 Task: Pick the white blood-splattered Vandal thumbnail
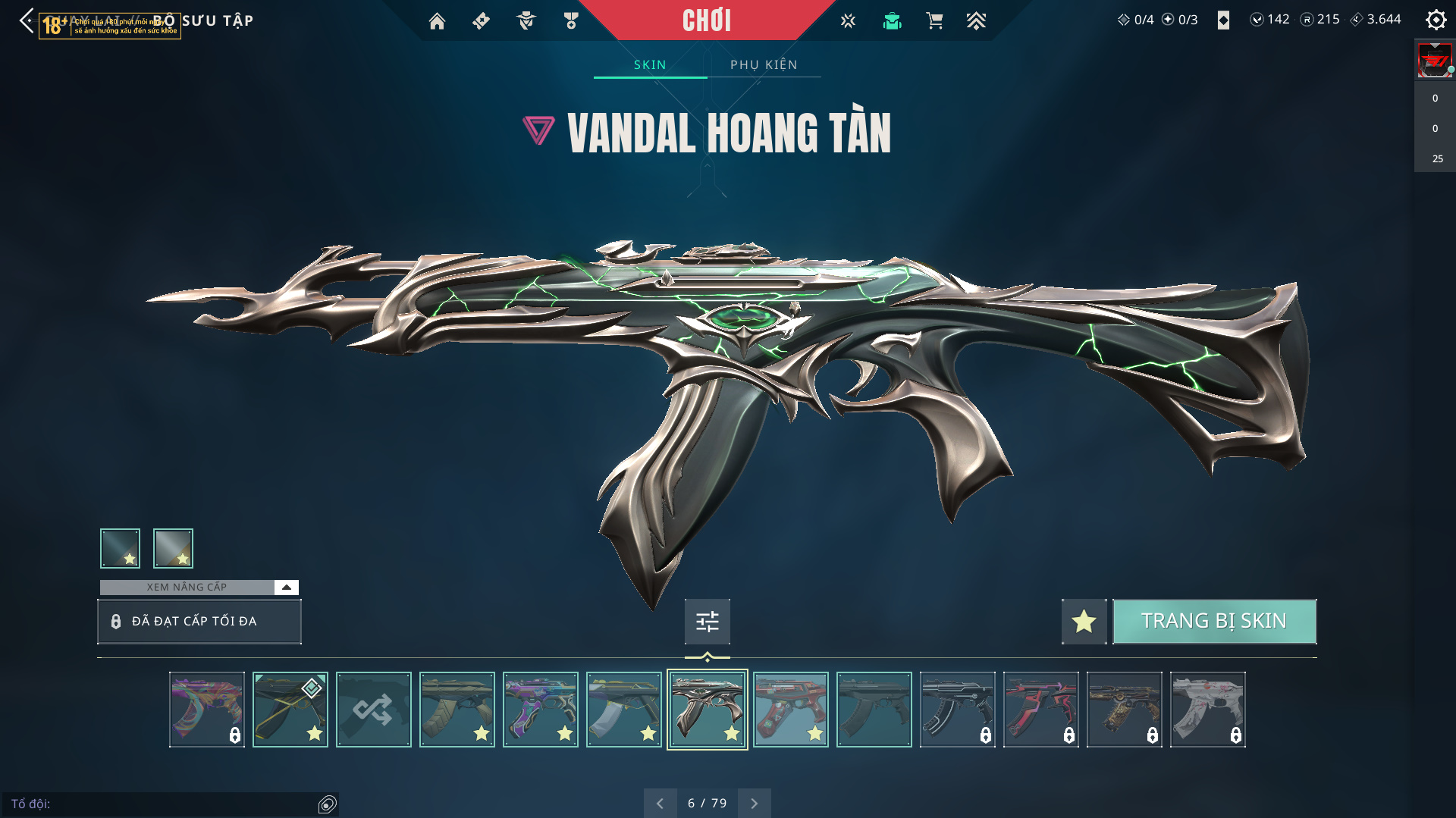click(x=1207, y=710)
